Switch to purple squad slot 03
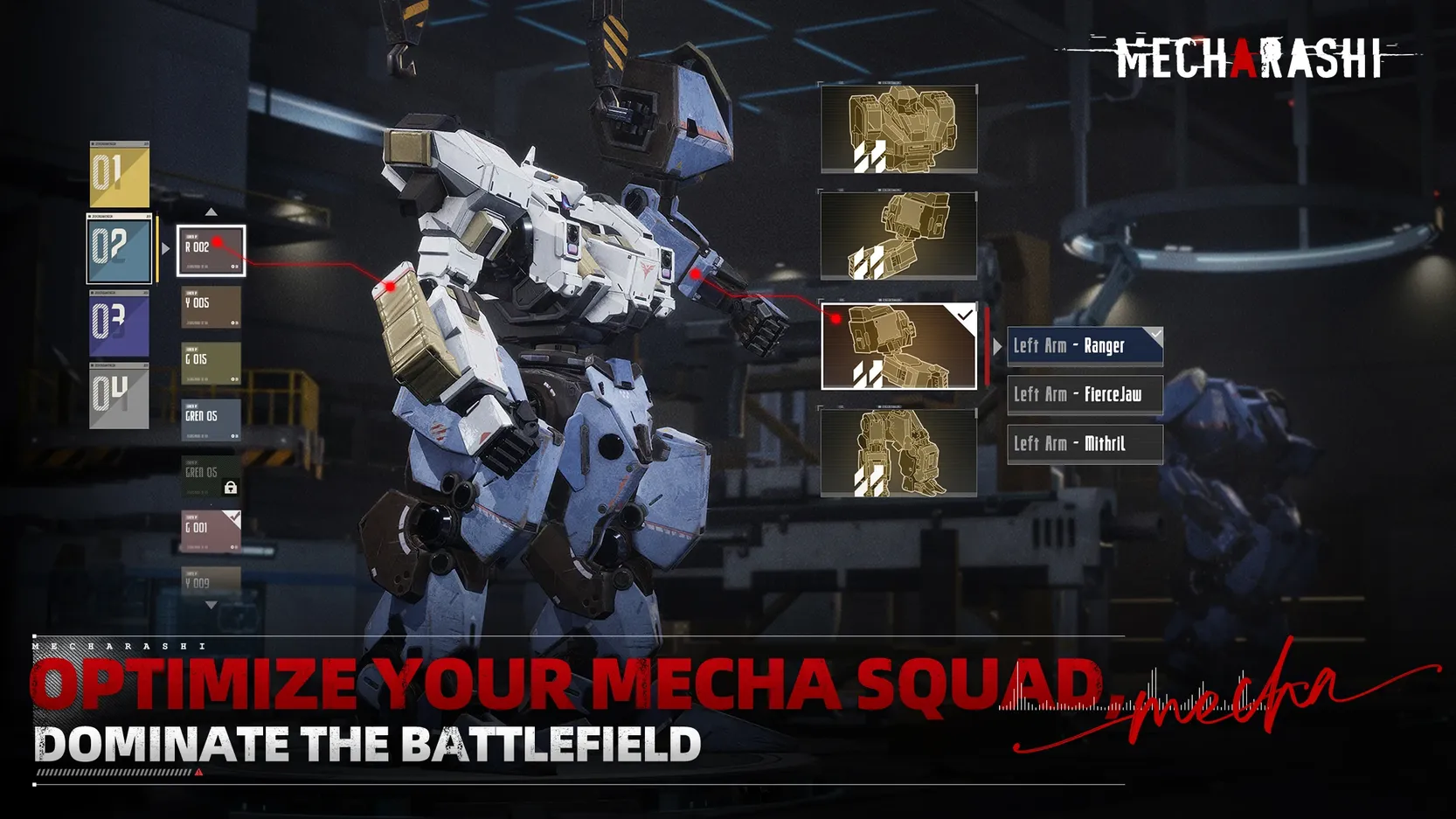 pyautogui.click(x=120, y=323)
